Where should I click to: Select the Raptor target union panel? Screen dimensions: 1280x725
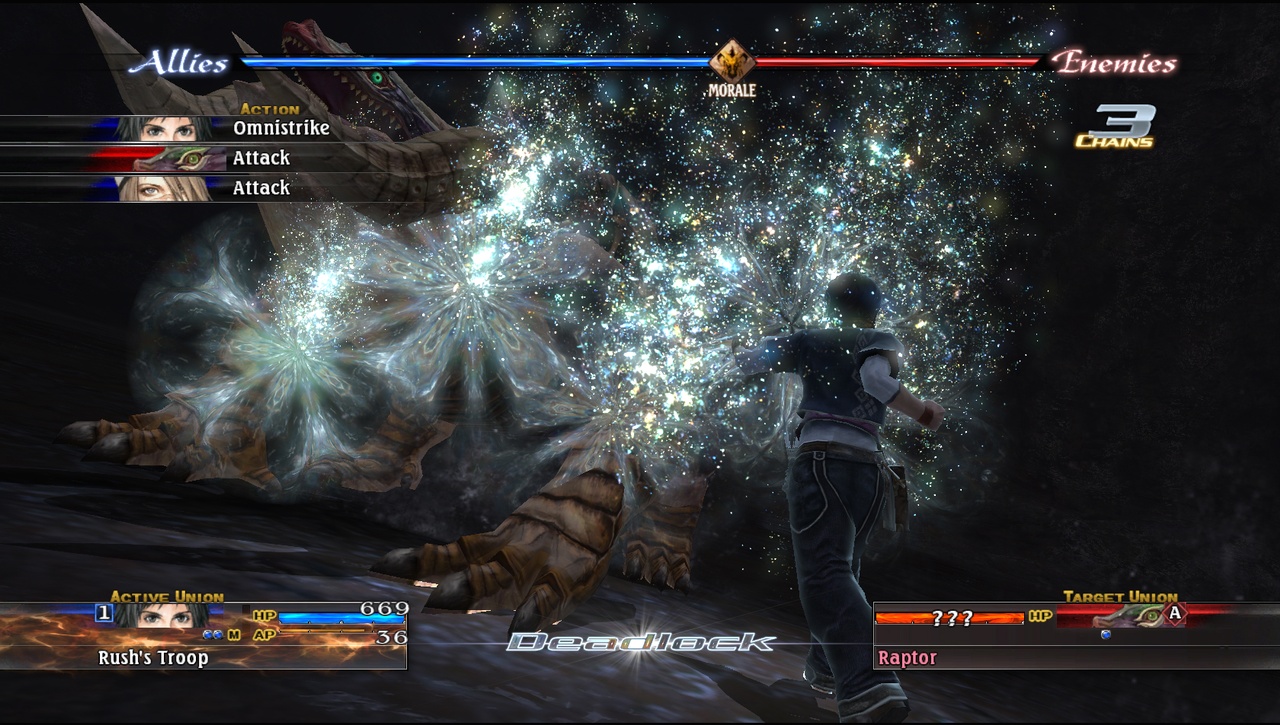tap(1075, 636)
